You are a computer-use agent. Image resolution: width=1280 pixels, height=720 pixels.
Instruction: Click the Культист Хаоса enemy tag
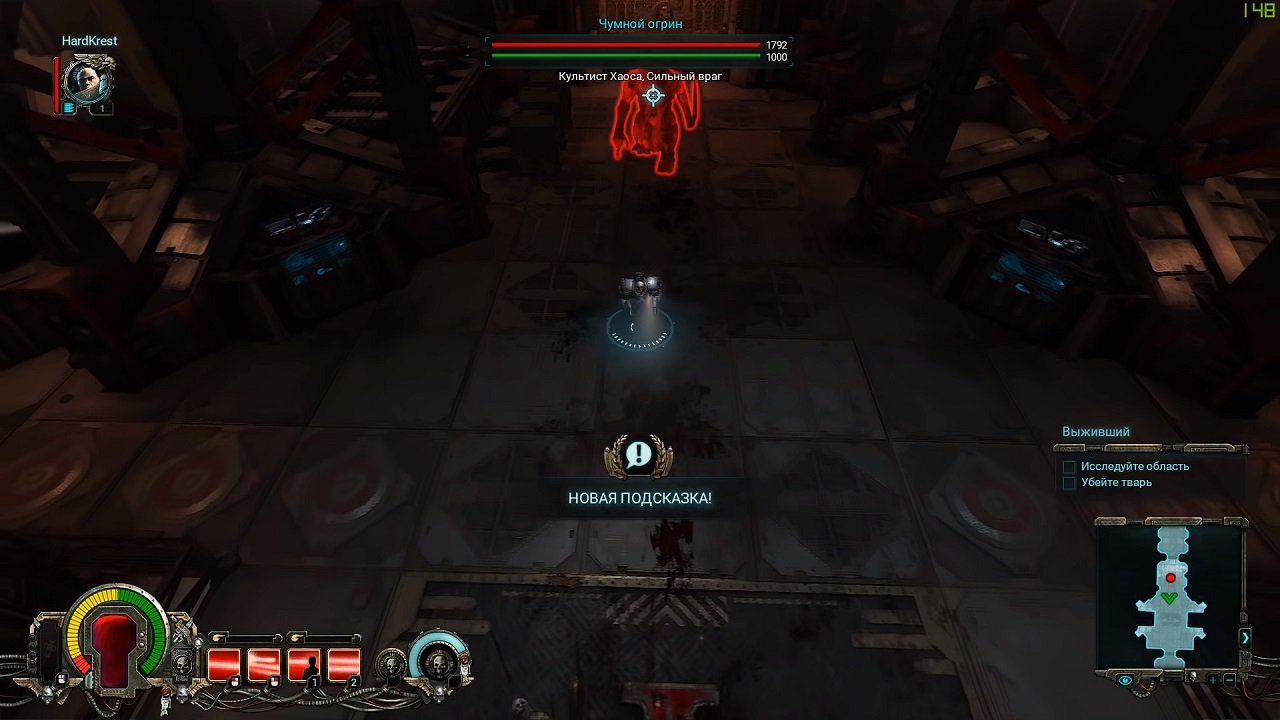pyautogui.click(x=640, y=74)
